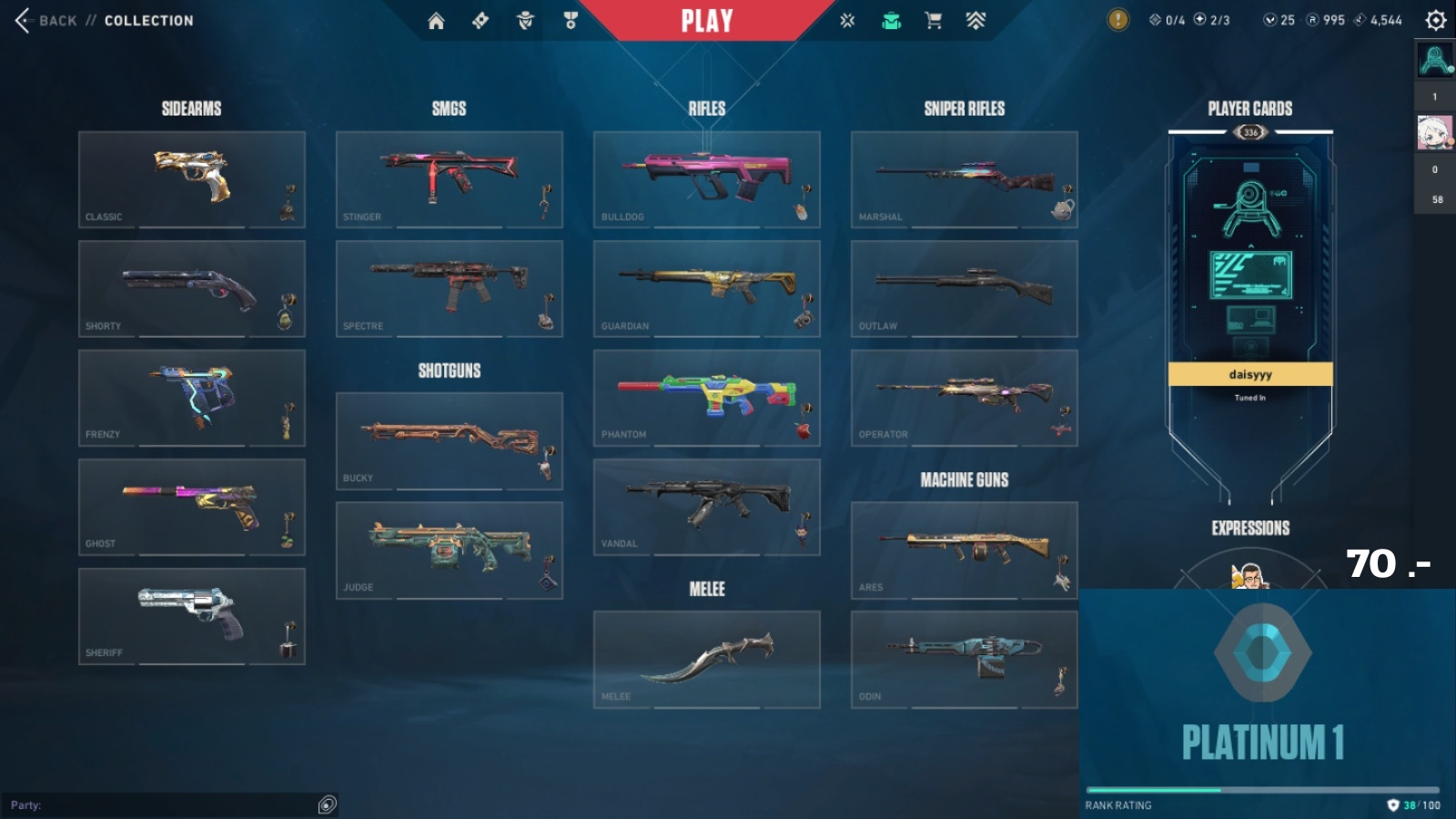The width and height of the screenshot is (1456, 819).
Task: Click the red PLAY button
Action: (x=707, y=20)
